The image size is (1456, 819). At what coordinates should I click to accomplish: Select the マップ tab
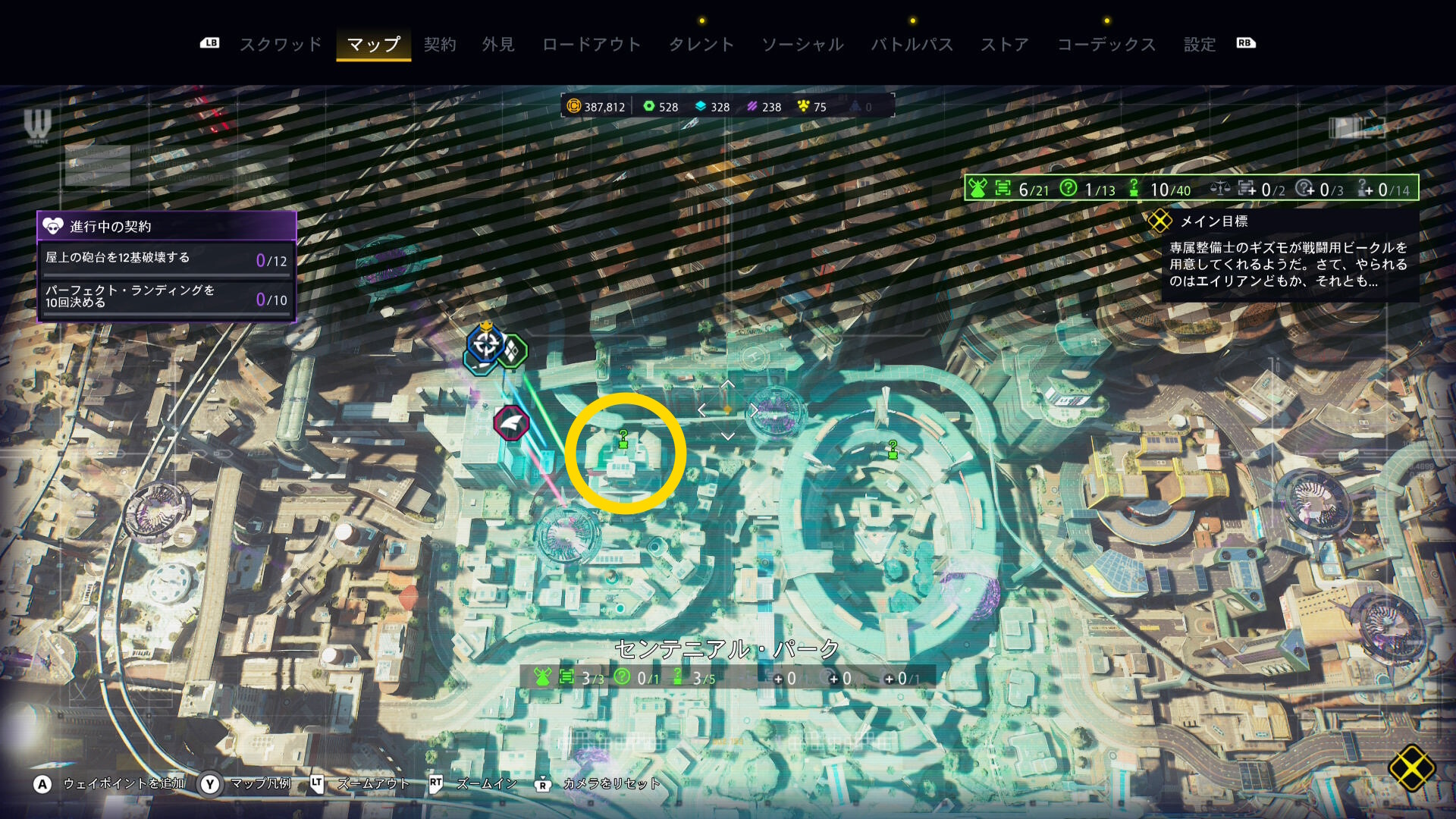click(373, 45)
